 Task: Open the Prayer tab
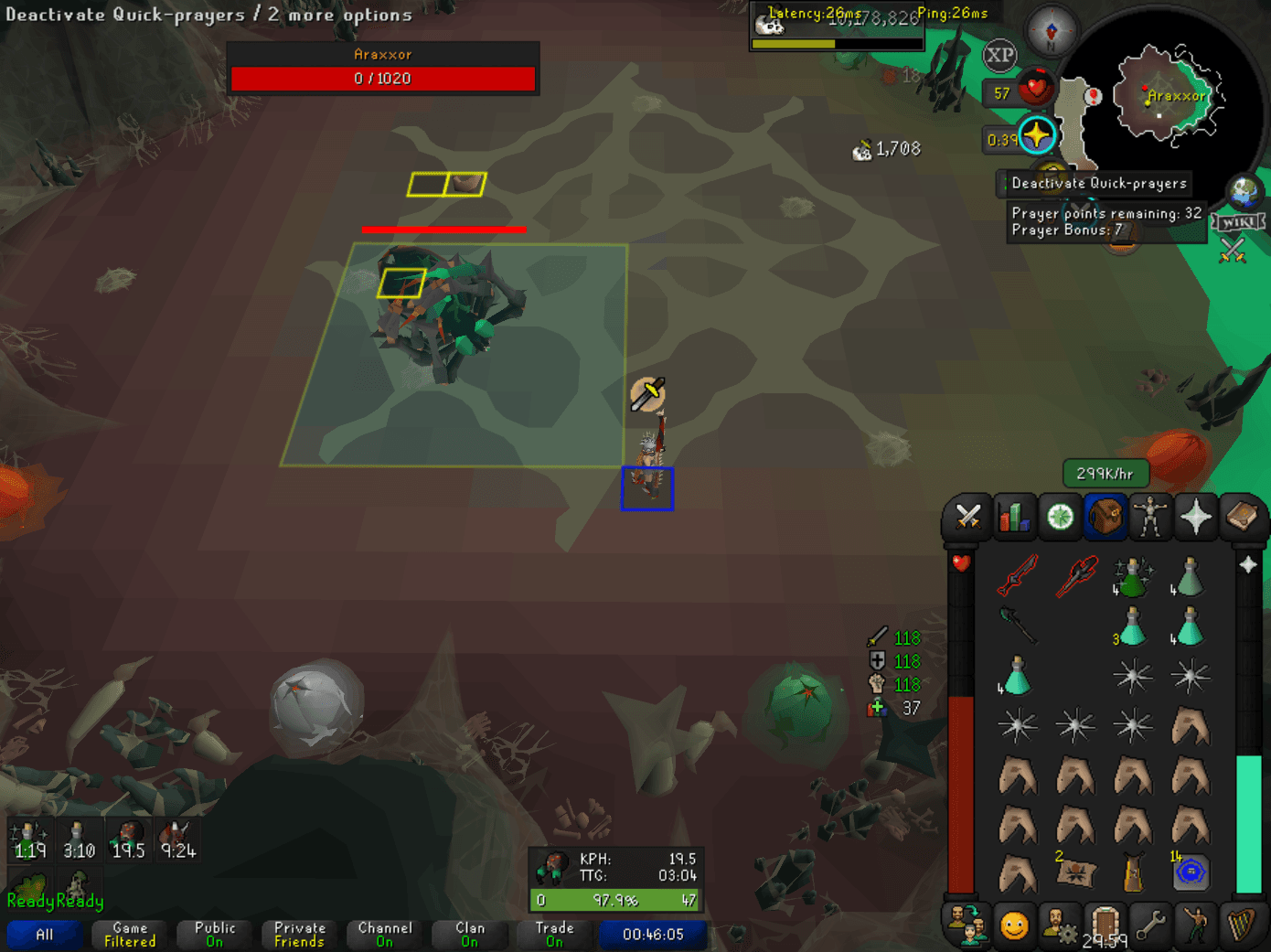click(x=1196, y=518)
